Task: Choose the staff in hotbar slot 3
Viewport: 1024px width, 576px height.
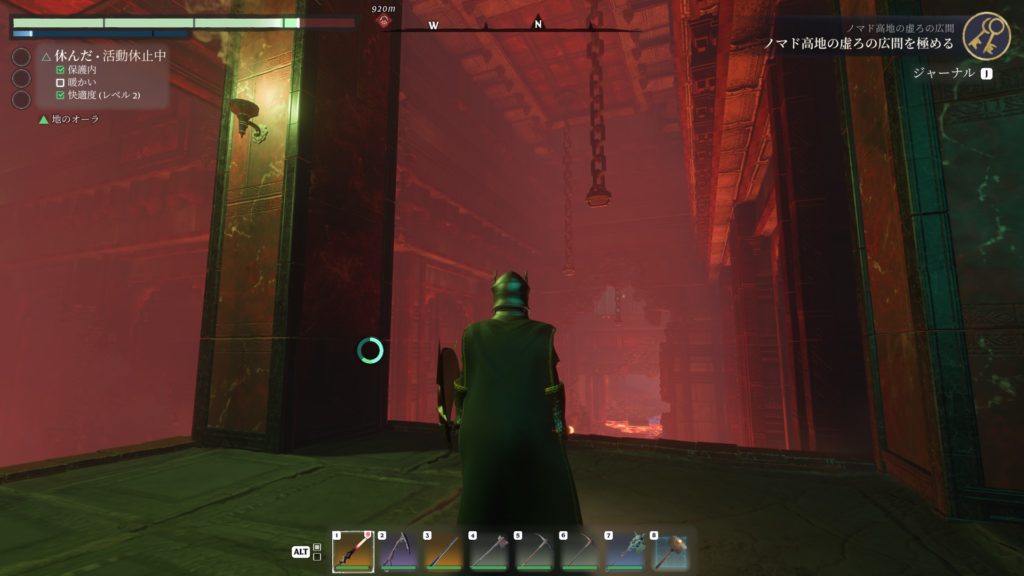Action: tap(444, 551)
